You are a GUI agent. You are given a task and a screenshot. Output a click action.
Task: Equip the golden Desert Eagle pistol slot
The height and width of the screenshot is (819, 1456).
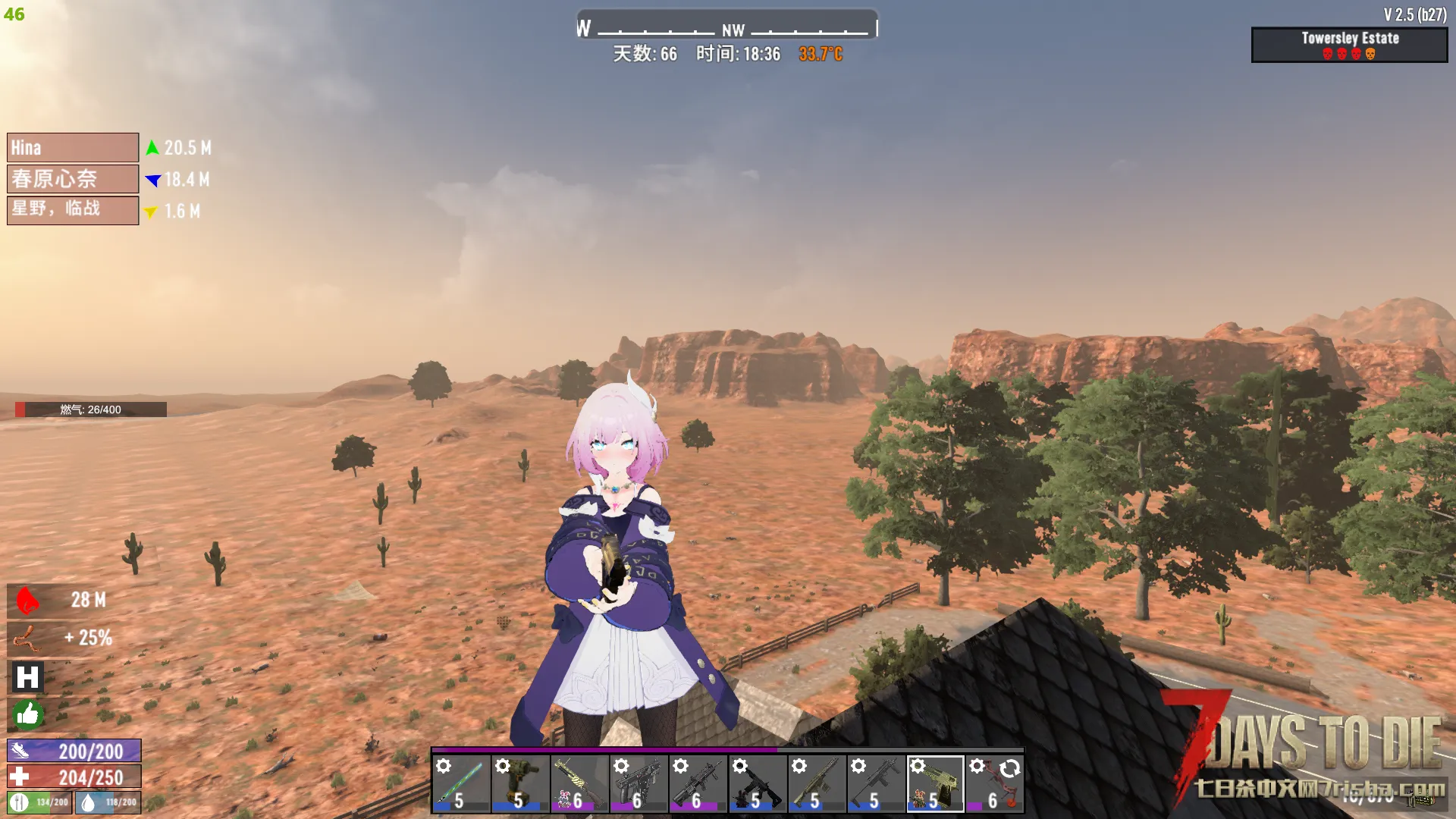point(935,784)
